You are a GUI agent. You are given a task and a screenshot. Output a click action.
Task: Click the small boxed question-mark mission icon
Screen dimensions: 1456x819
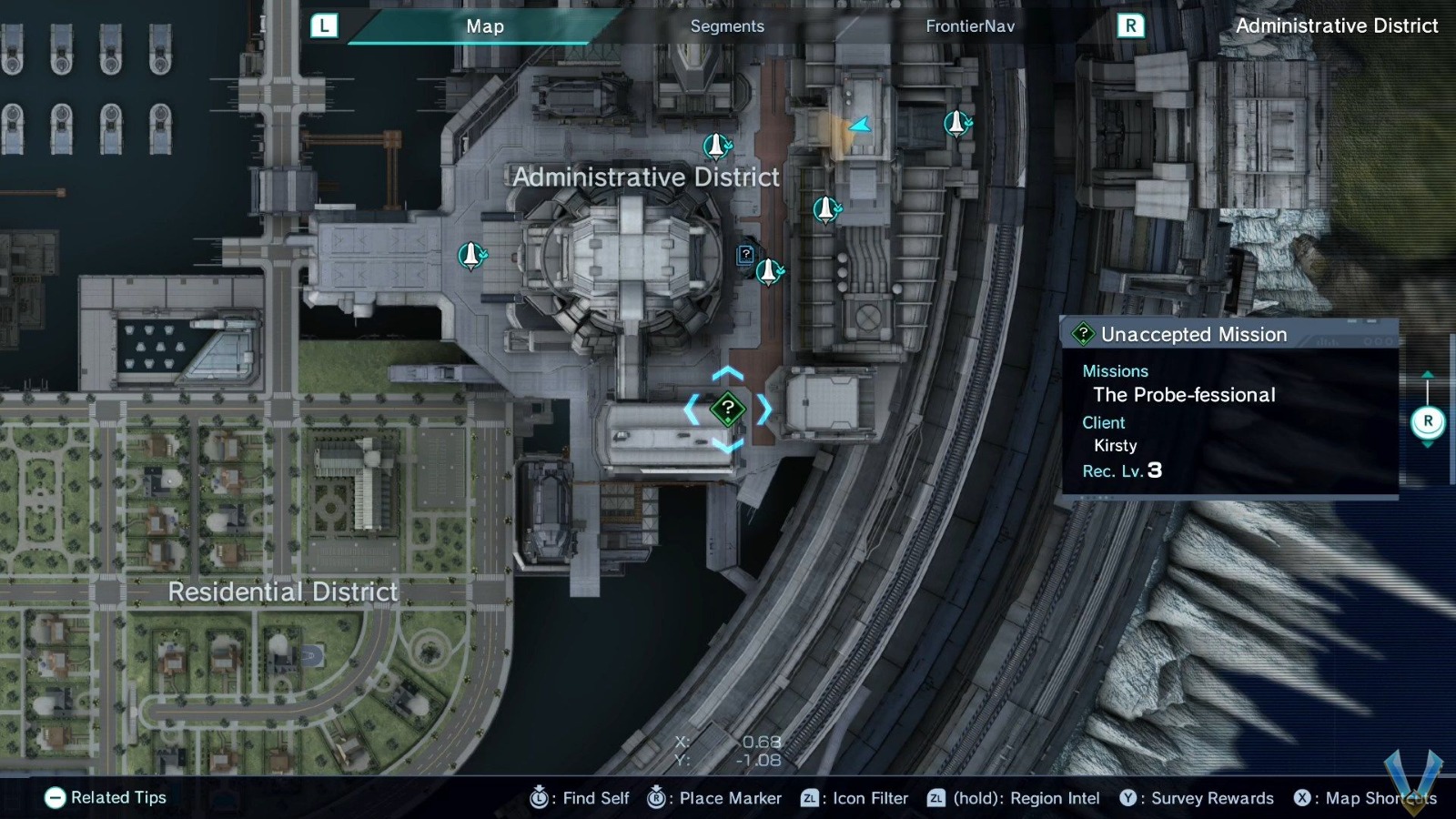tap(745, 257)
